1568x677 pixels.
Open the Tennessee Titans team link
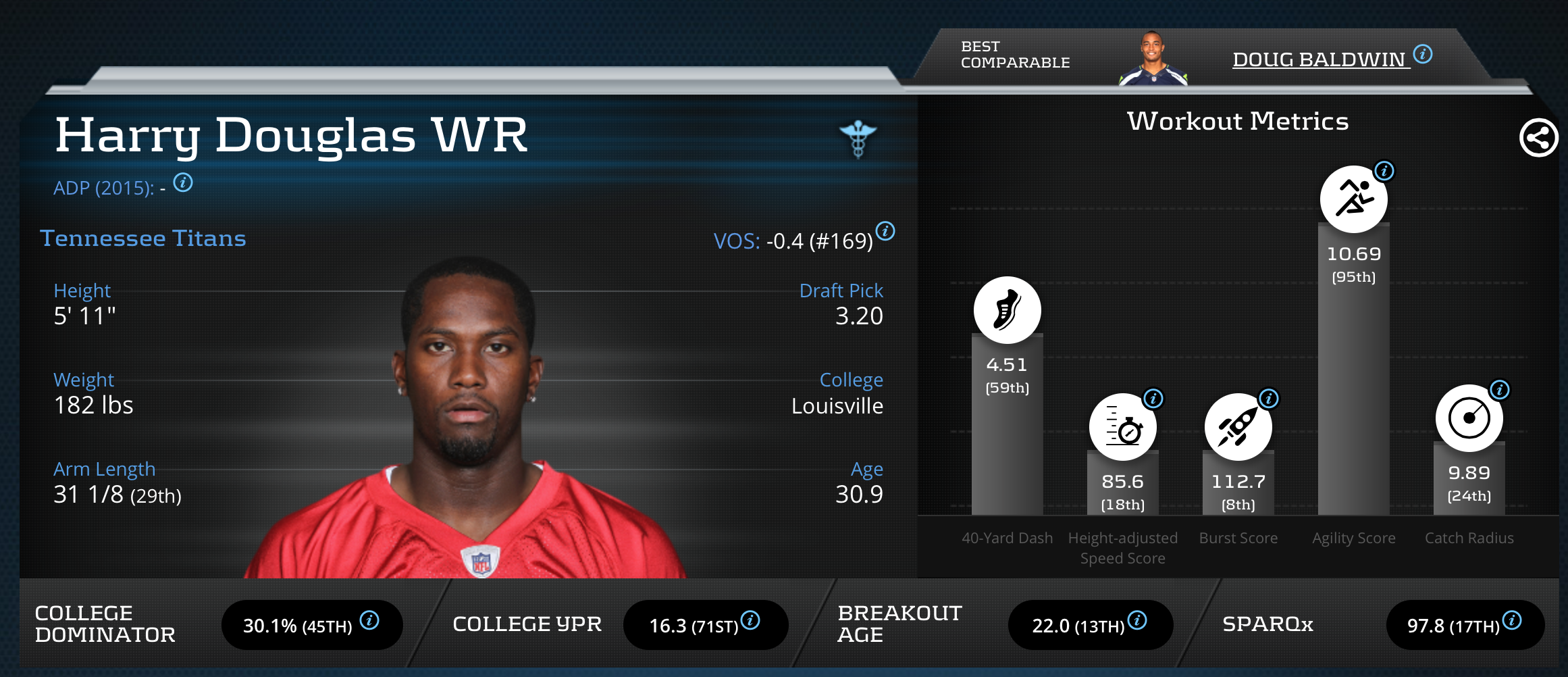(x=143, y=239)
